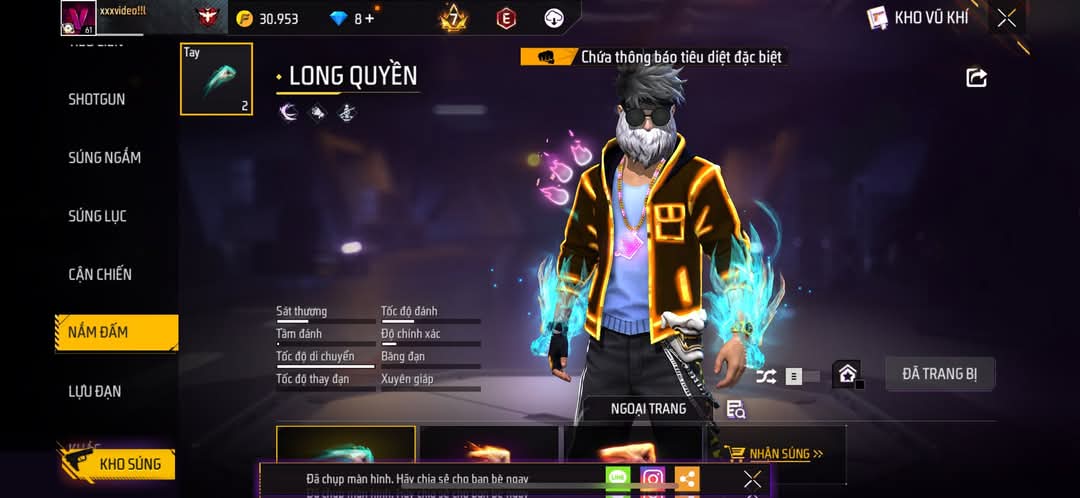Add diamonds with the plus button
The image size is (1080, 498).
pos(371,18)
